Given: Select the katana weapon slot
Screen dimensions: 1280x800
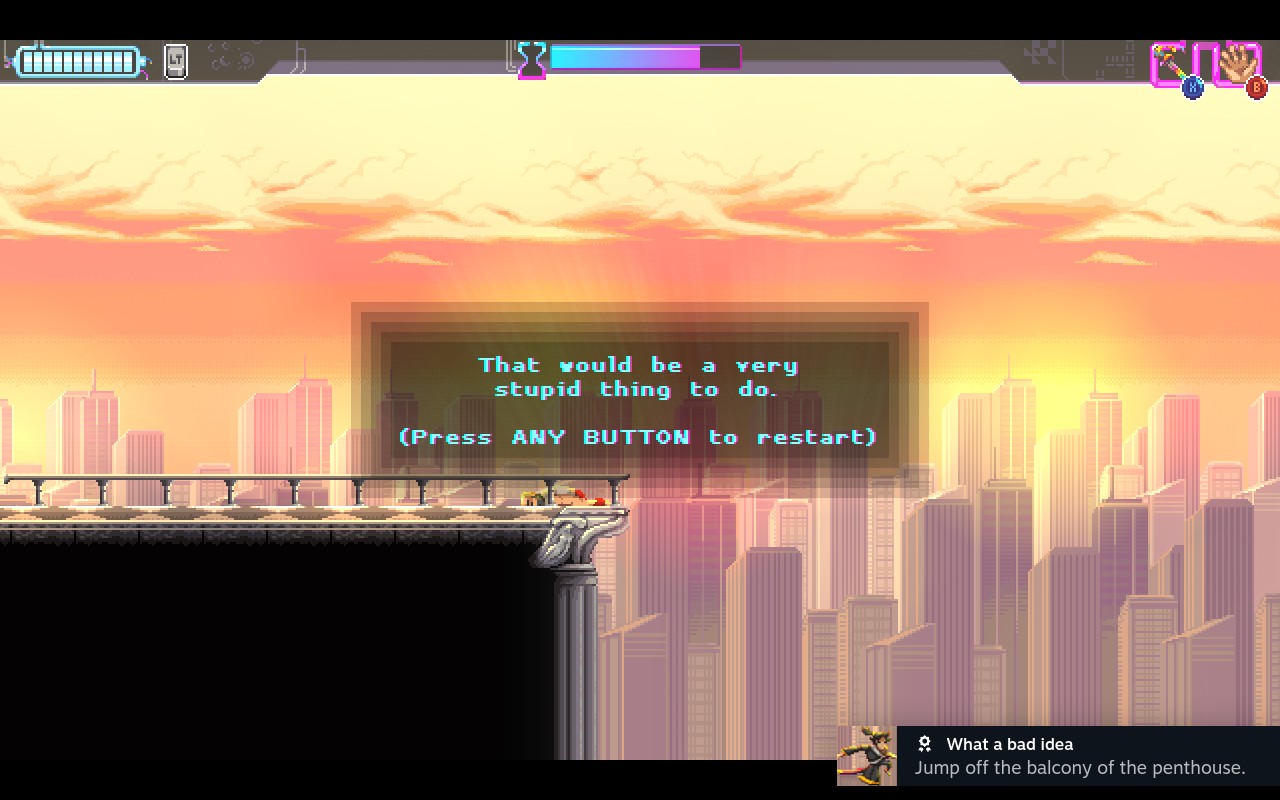Looking at the screenshot, I should click(1171, 65).
